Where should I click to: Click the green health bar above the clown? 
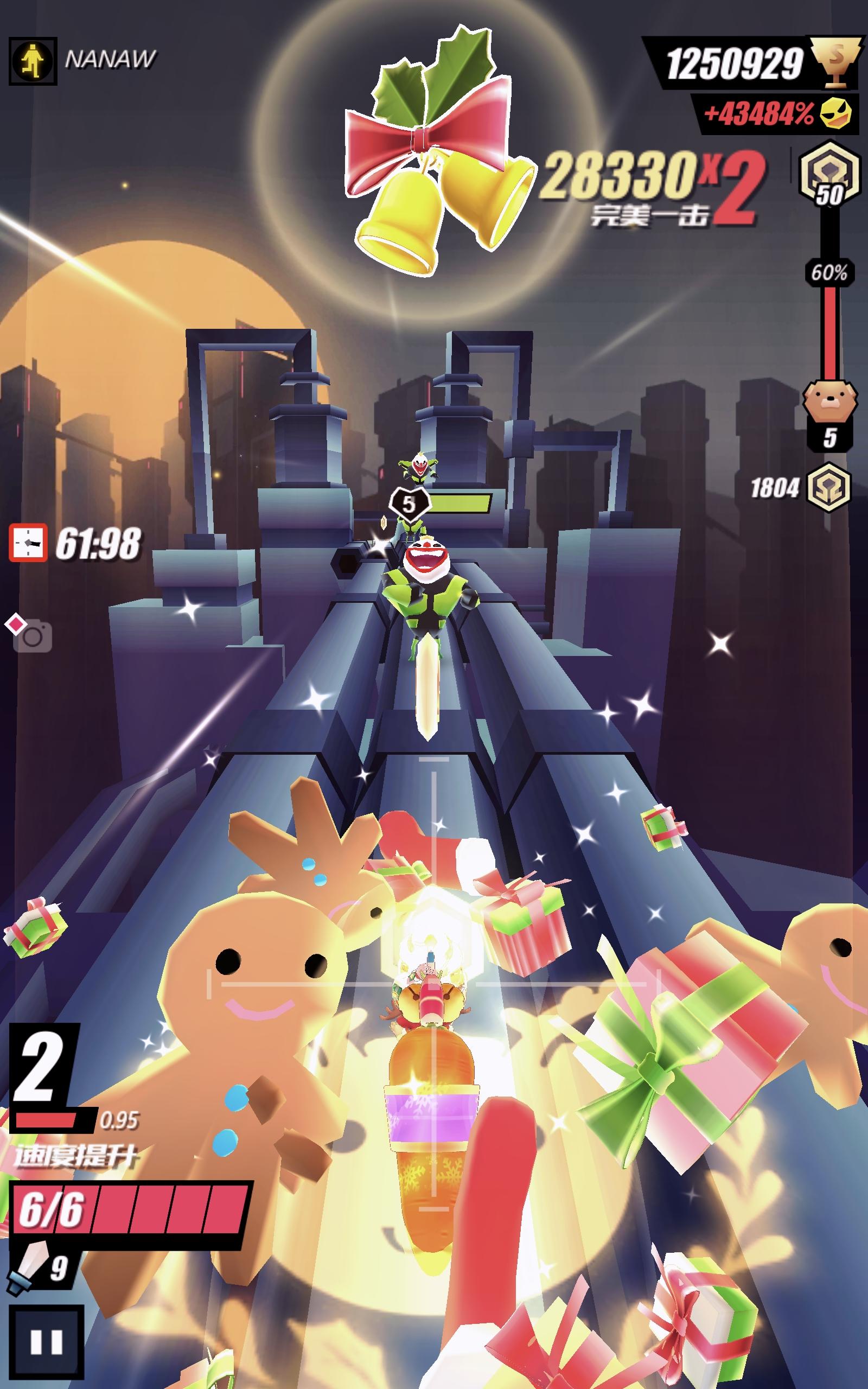[462, 502]
